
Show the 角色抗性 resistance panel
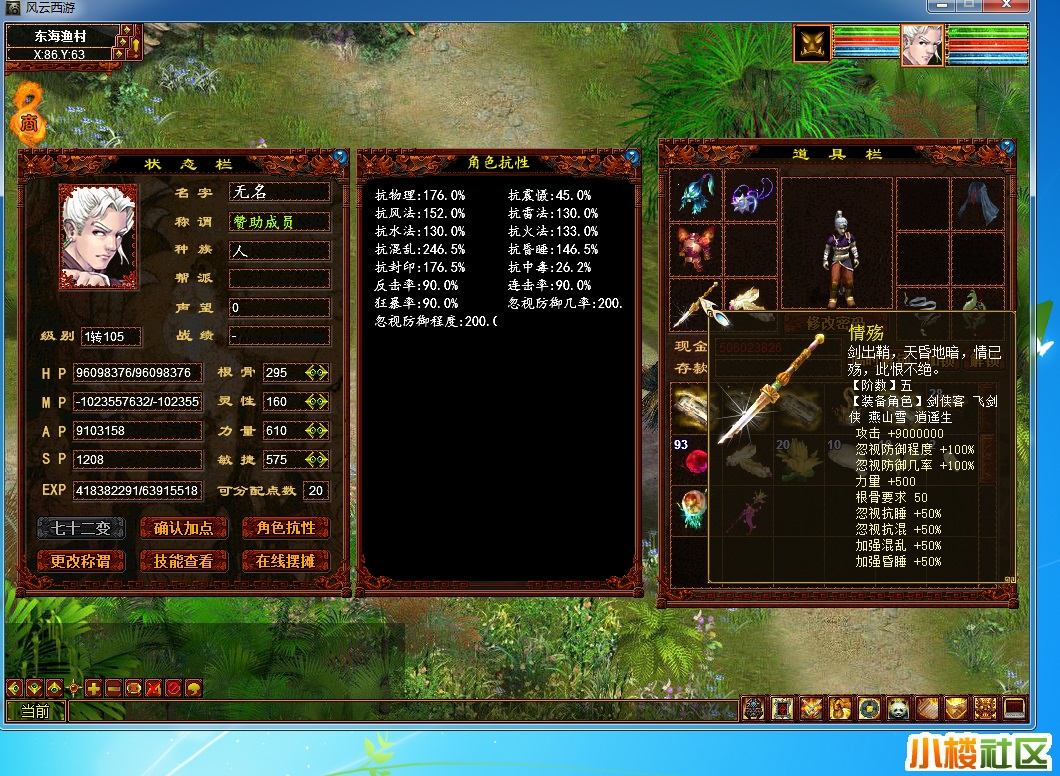(285, 528)
